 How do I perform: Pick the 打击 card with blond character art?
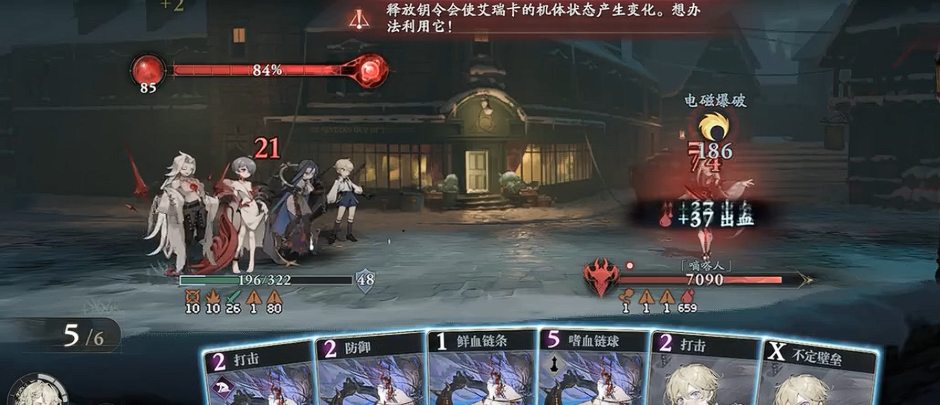click(x=706, y=370)
